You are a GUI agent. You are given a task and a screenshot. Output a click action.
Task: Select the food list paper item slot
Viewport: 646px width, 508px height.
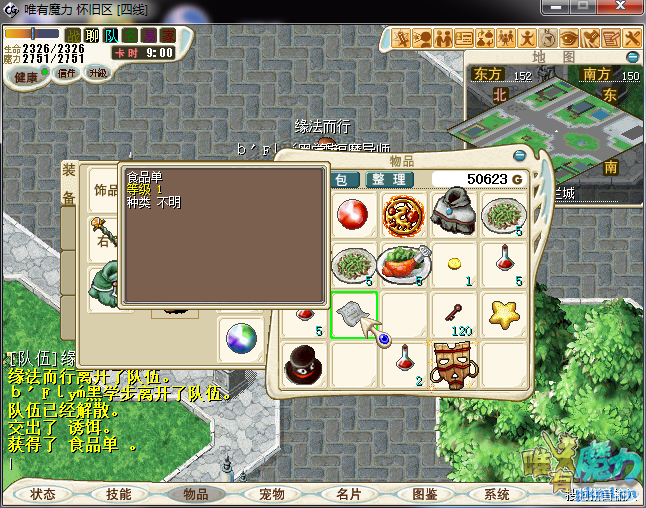click(353, 314)
